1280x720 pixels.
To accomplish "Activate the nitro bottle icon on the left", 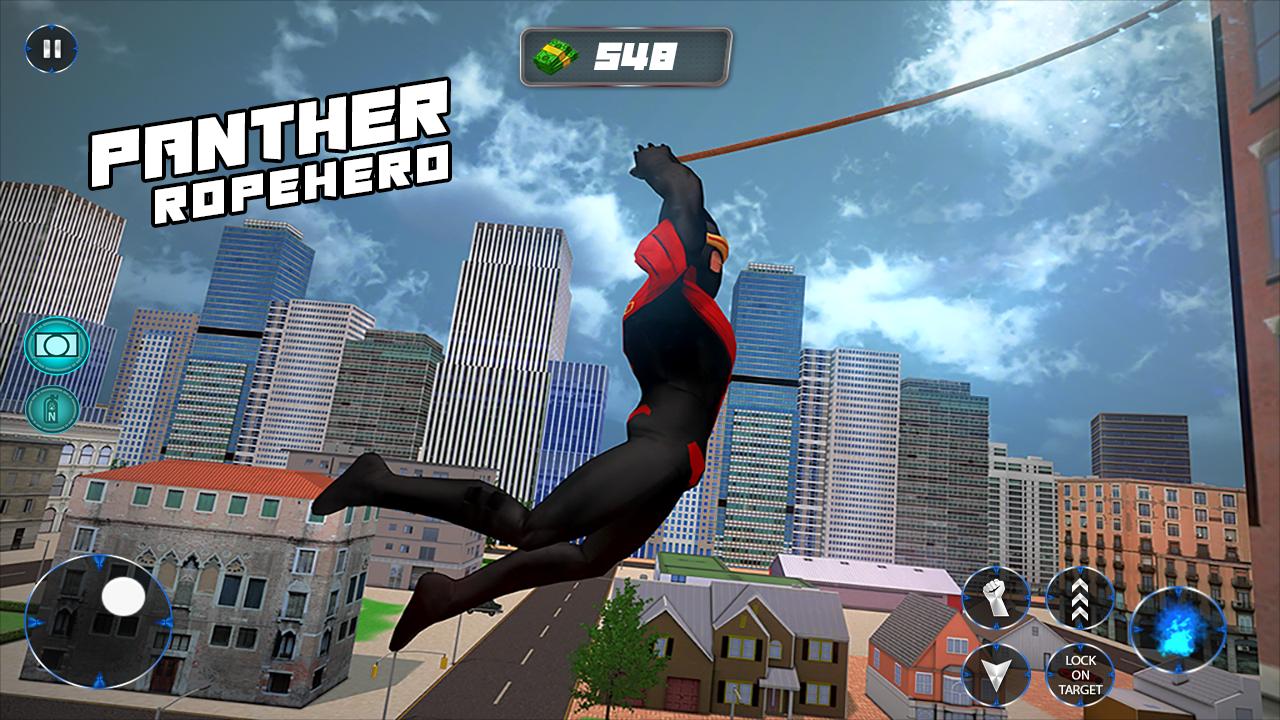I will (52, 410).
